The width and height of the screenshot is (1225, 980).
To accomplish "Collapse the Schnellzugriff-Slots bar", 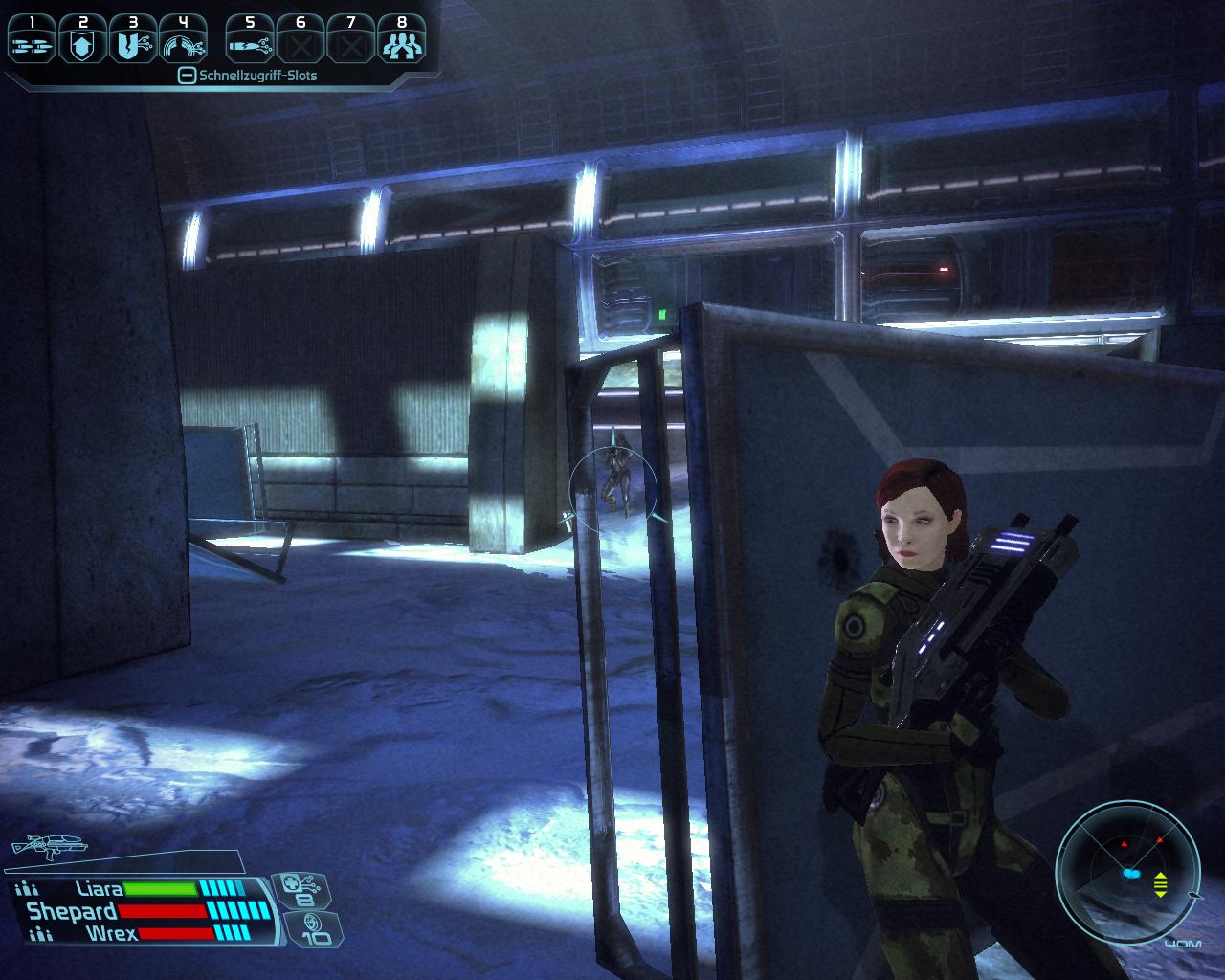I will (188, 76).
